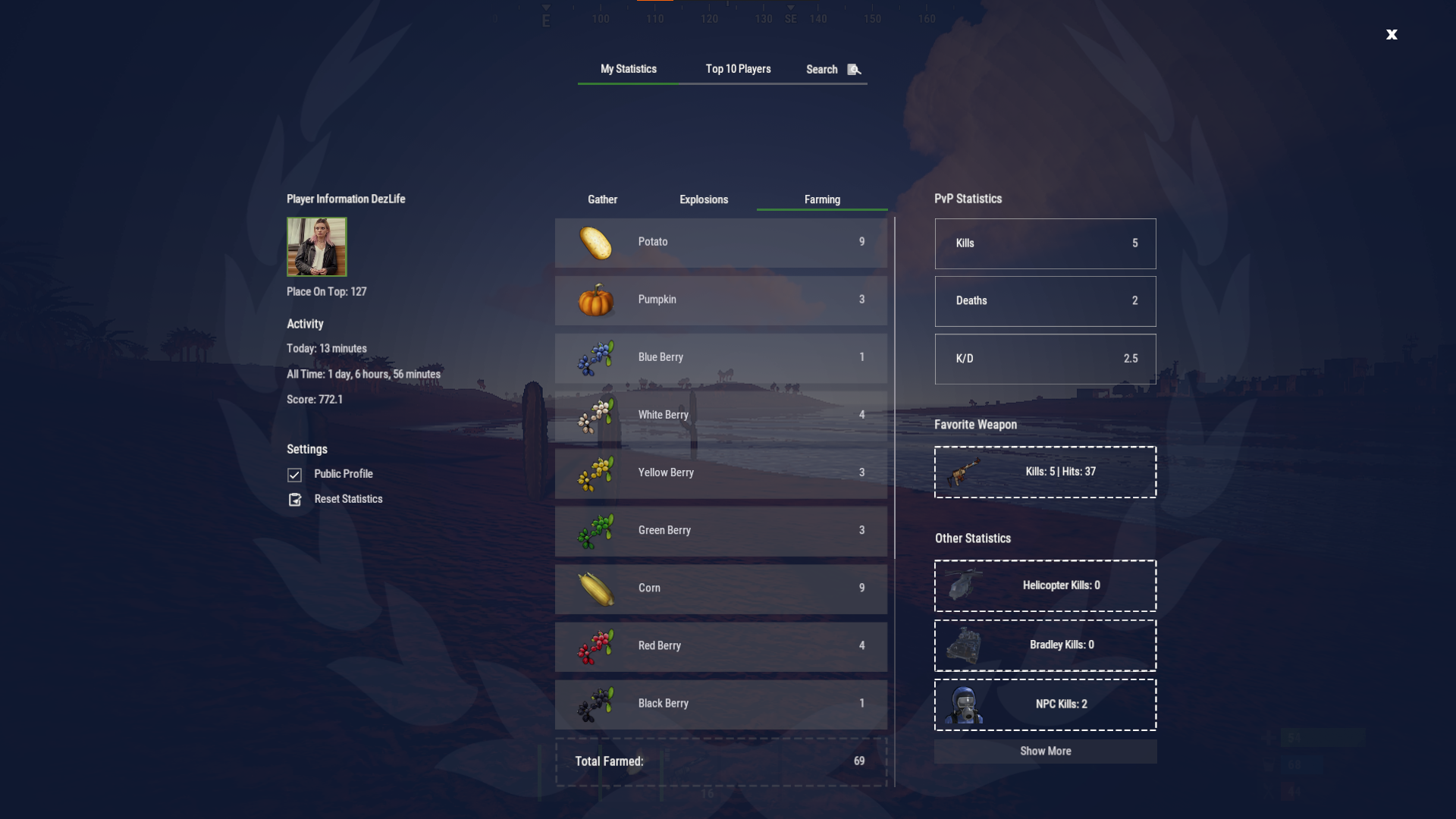Image resolution: width=1456 pixels, height=819 pixels.
Task: Click the Blue Berry row
Action: tap(720, 358)
